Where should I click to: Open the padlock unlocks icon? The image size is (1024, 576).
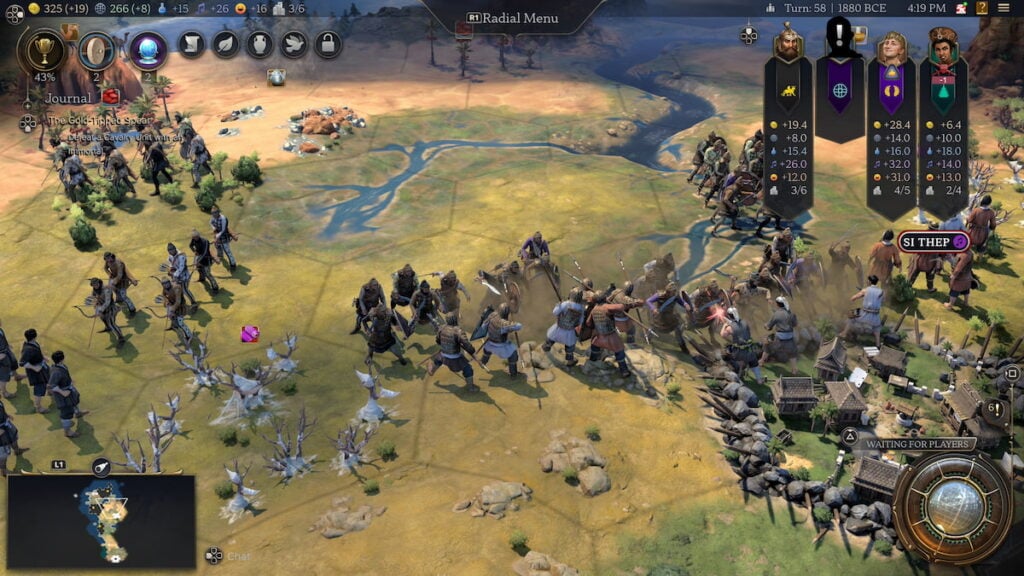pyautogui.click(x=328, y=44)
